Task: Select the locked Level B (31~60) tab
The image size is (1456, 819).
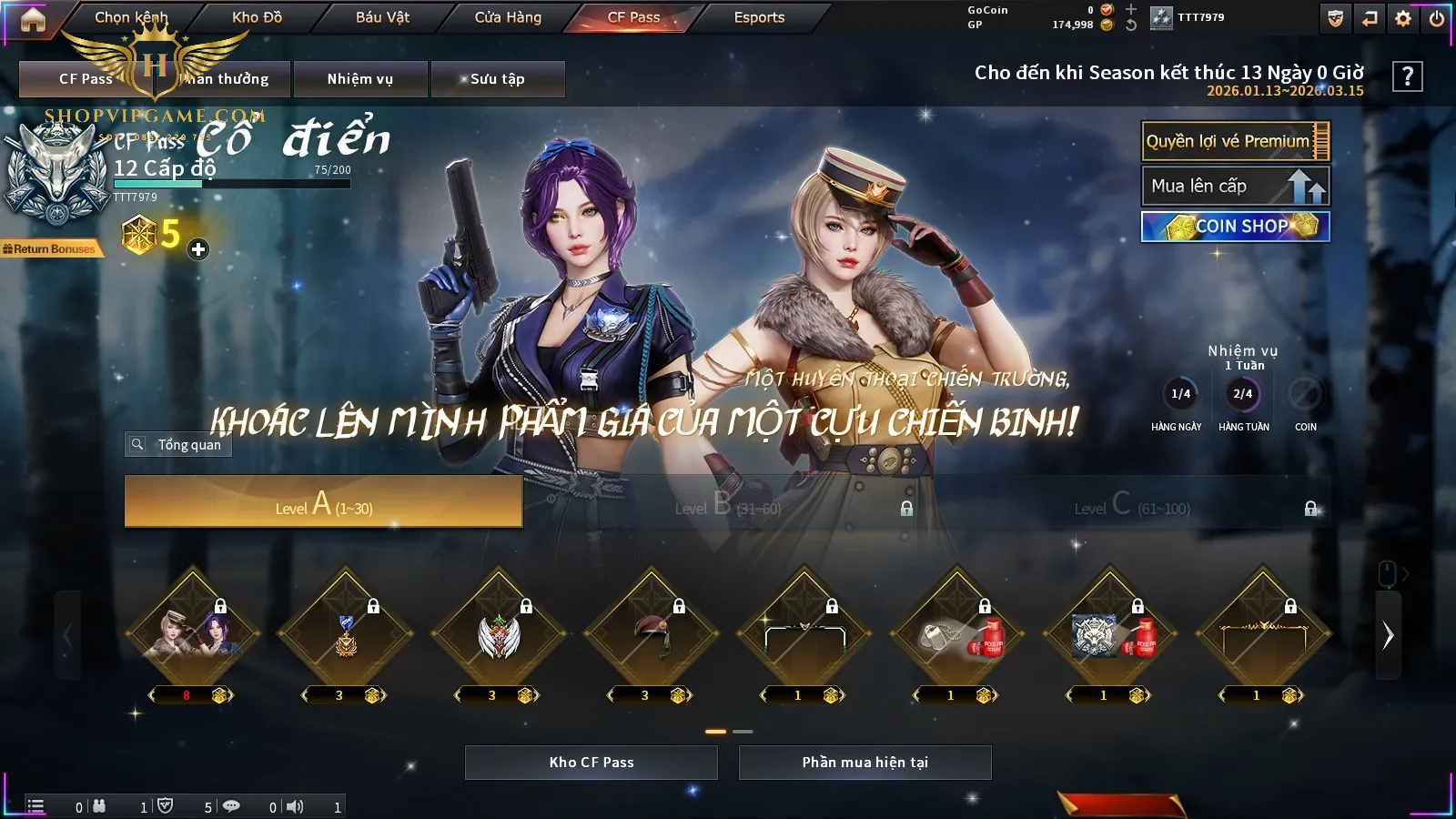Action: click(x=728, y=503)
